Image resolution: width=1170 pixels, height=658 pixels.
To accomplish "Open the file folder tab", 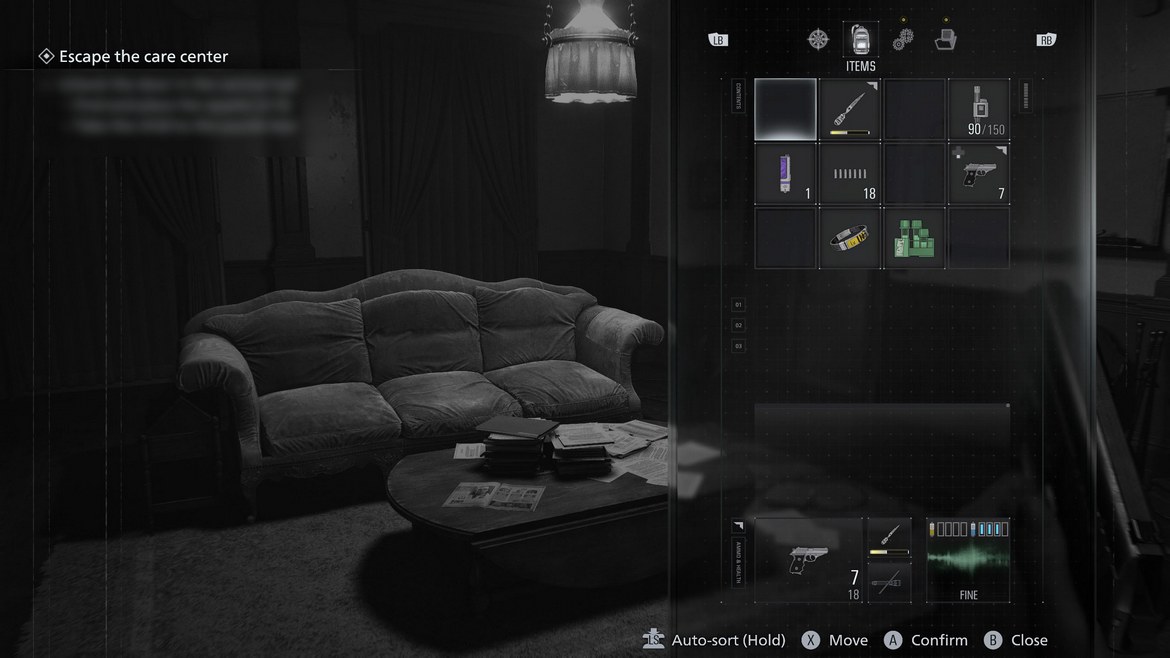I will (x=945, y=40).
